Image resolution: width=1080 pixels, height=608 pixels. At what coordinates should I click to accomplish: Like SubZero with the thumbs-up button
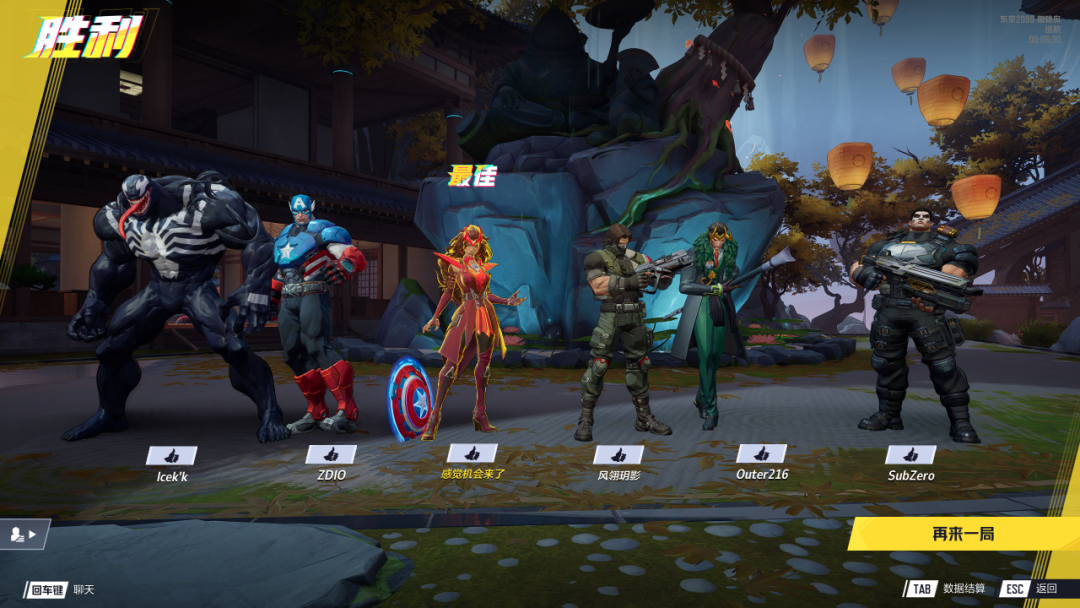pyautogui.click(x=911, y=455)
